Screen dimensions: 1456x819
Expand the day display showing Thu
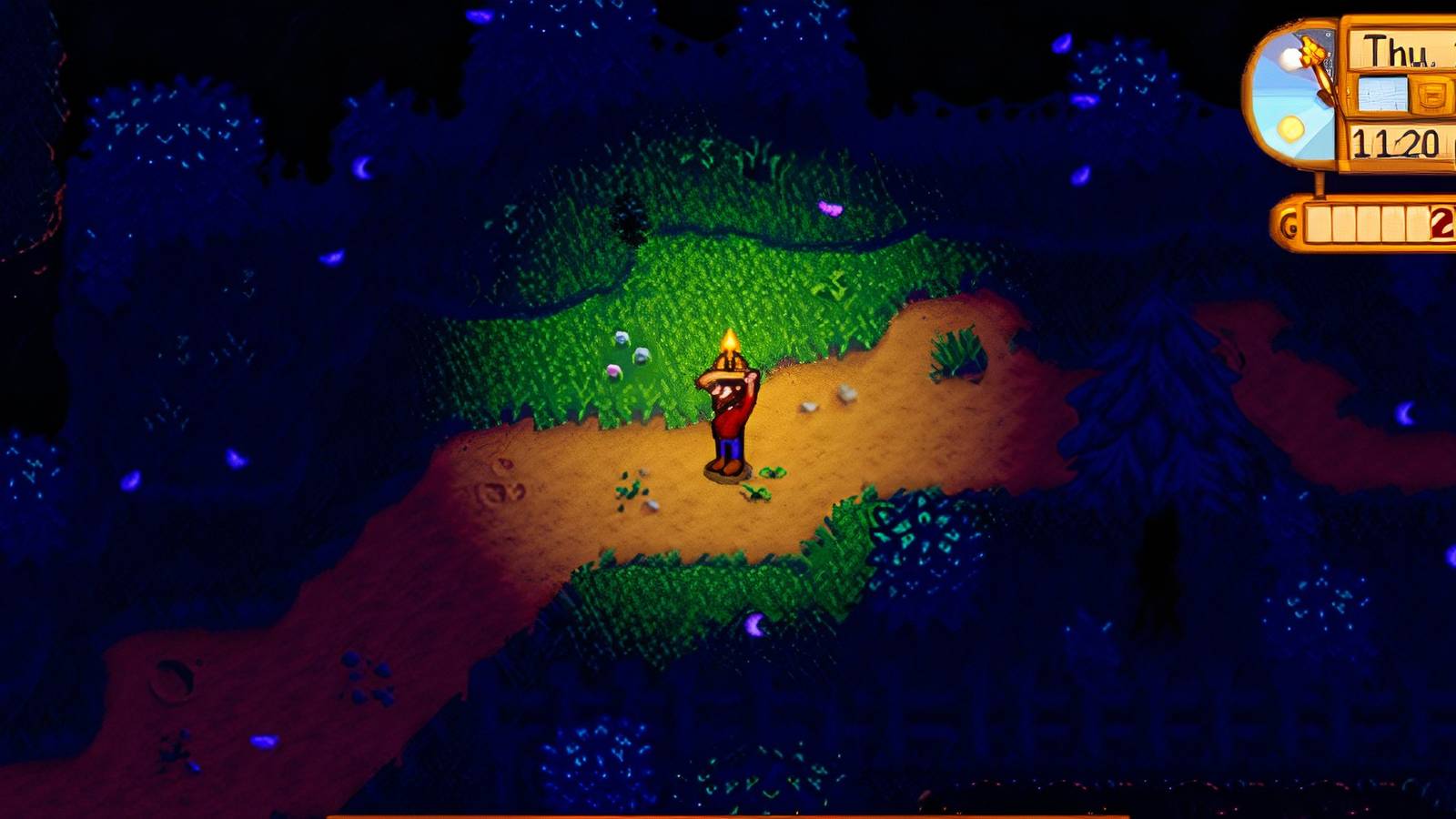[x=1396, y=50]
